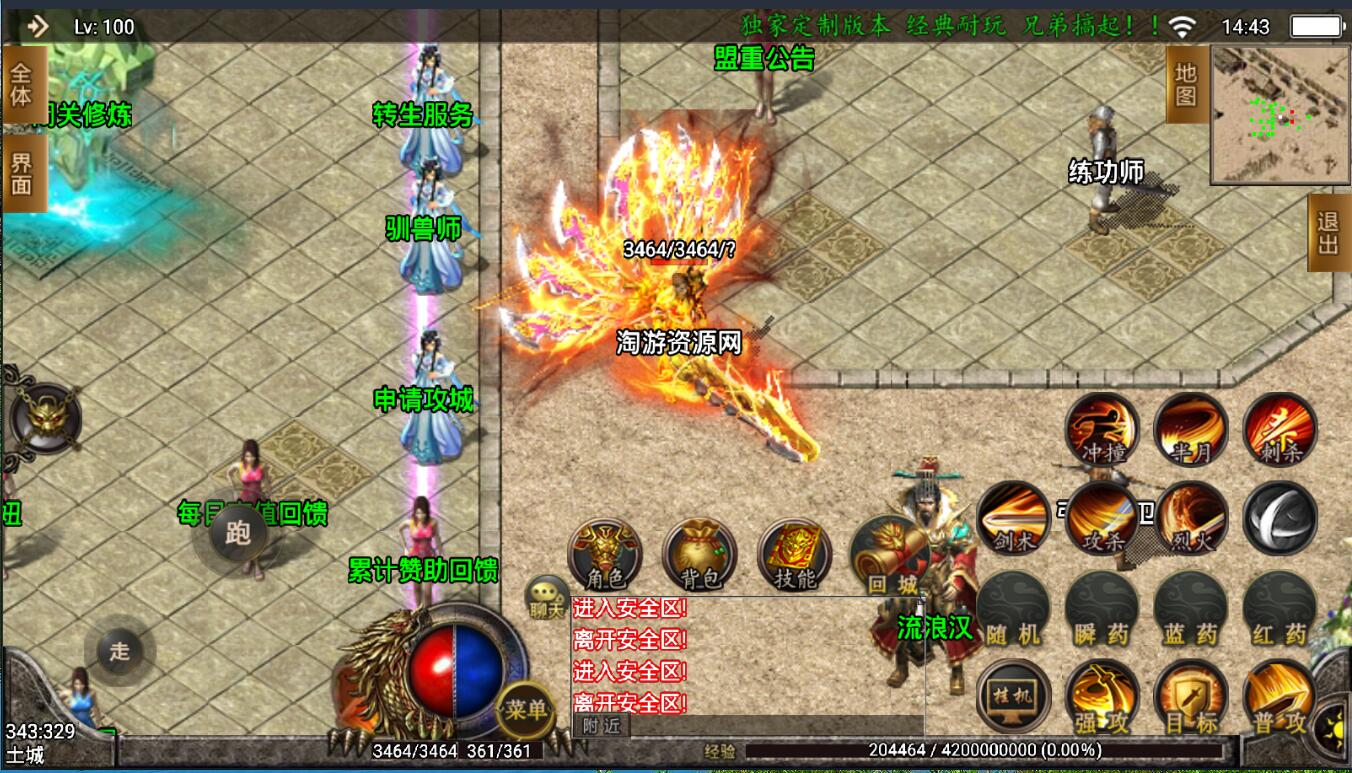1352x773 pixels.
Task: Toggle the 挂机 auto-battle button
Action: [1013, 696]
